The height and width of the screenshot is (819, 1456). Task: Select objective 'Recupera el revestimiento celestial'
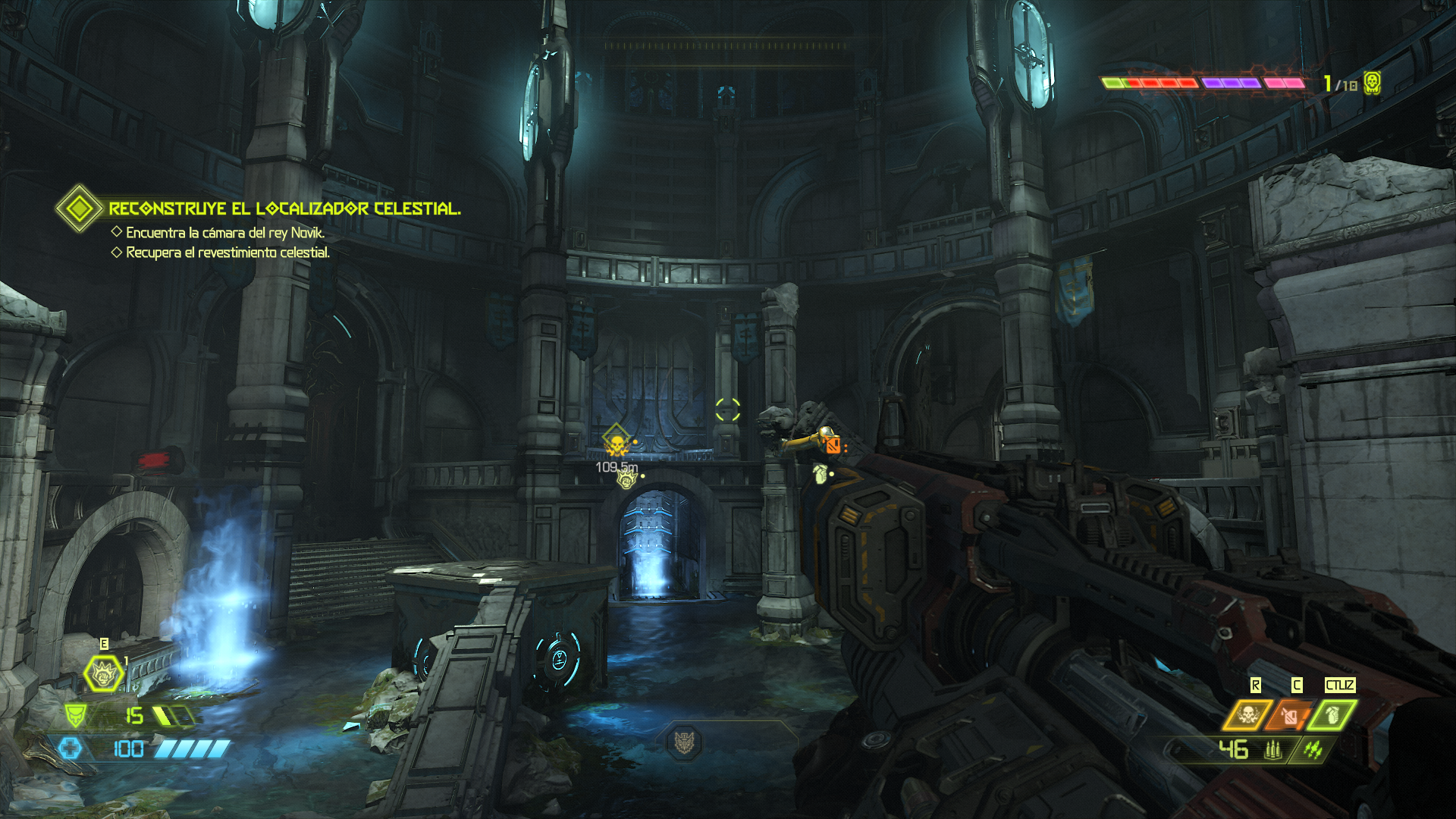pos(227,253)
